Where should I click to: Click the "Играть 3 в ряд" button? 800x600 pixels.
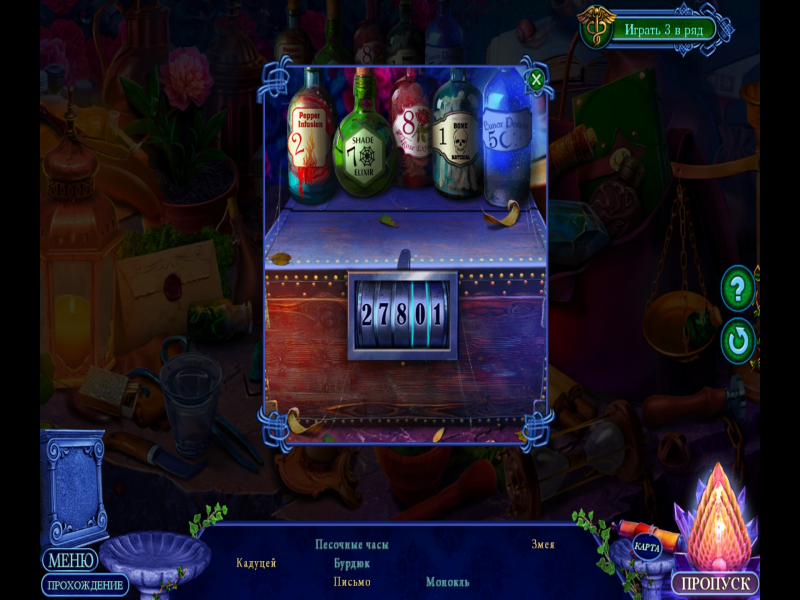pos(663,29)
